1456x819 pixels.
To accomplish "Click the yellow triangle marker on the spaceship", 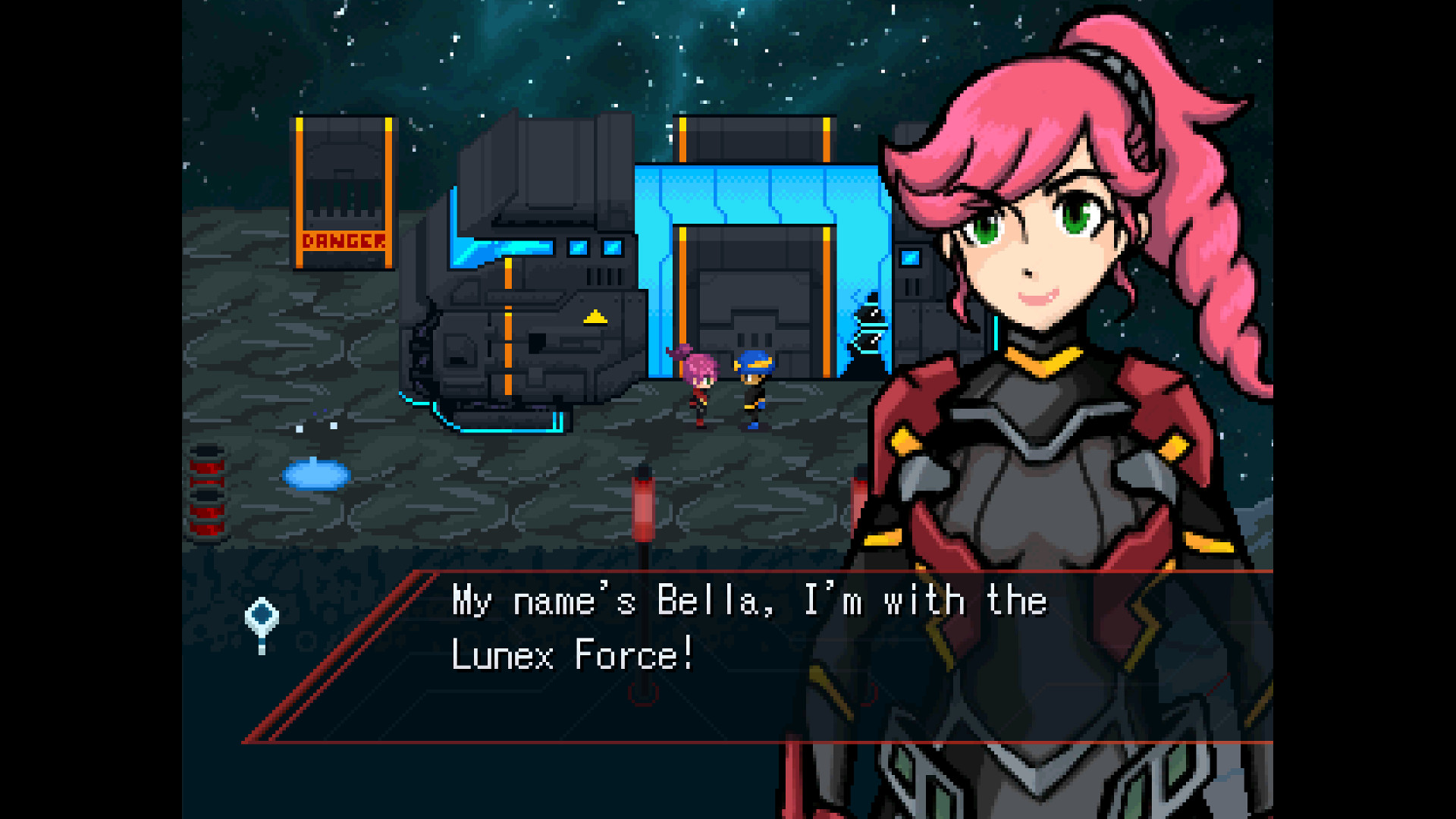I will coord(595,318).
